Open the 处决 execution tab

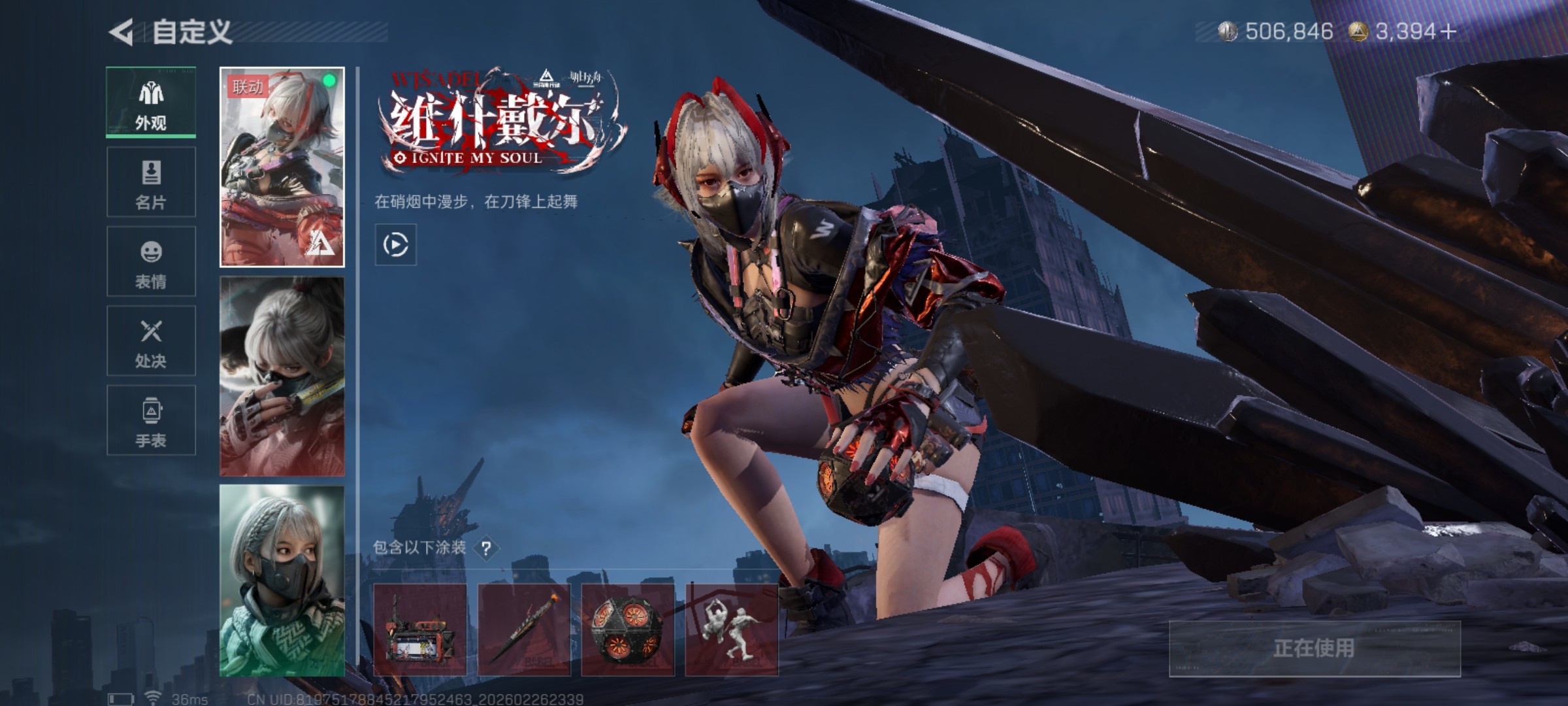(x=151, y=341)
